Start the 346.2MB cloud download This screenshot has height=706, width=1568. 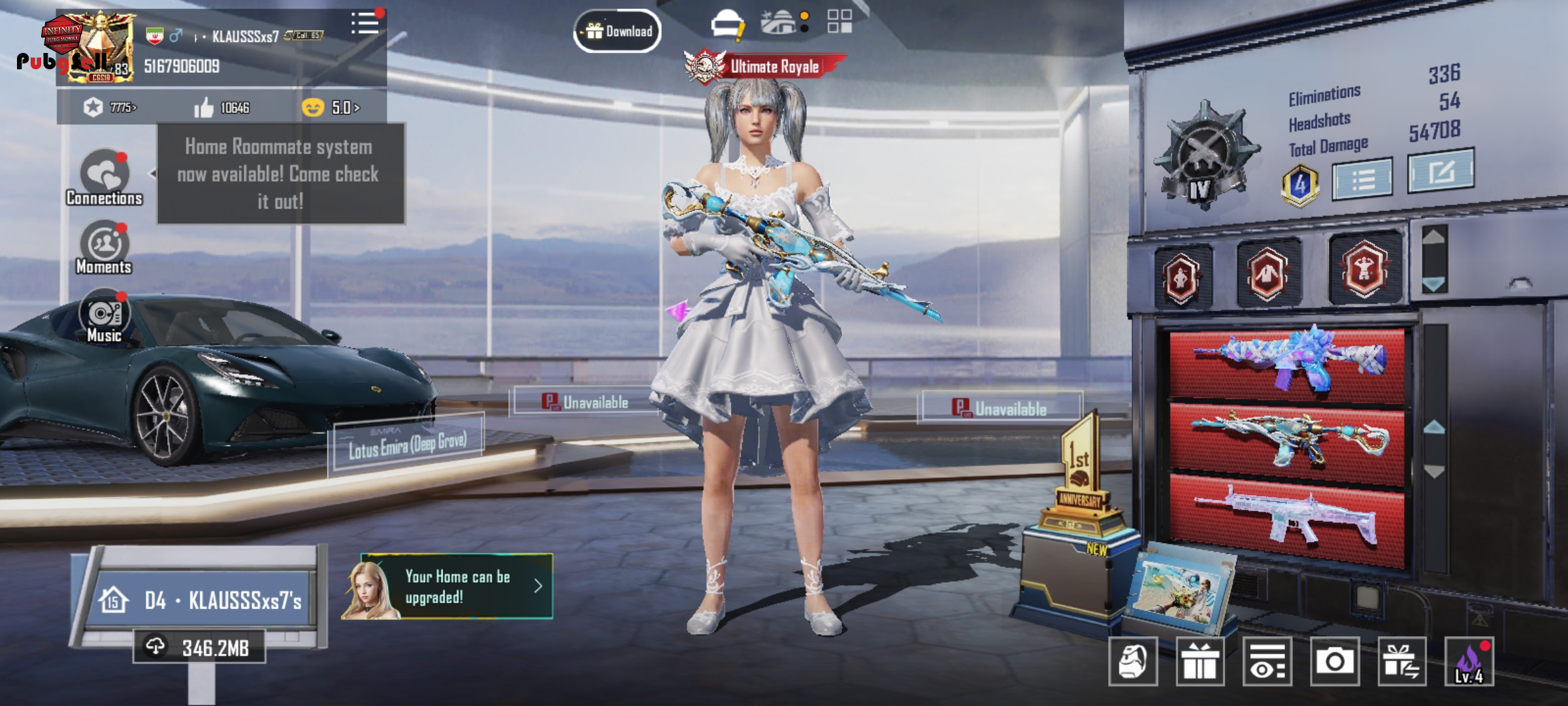point(199,647)
